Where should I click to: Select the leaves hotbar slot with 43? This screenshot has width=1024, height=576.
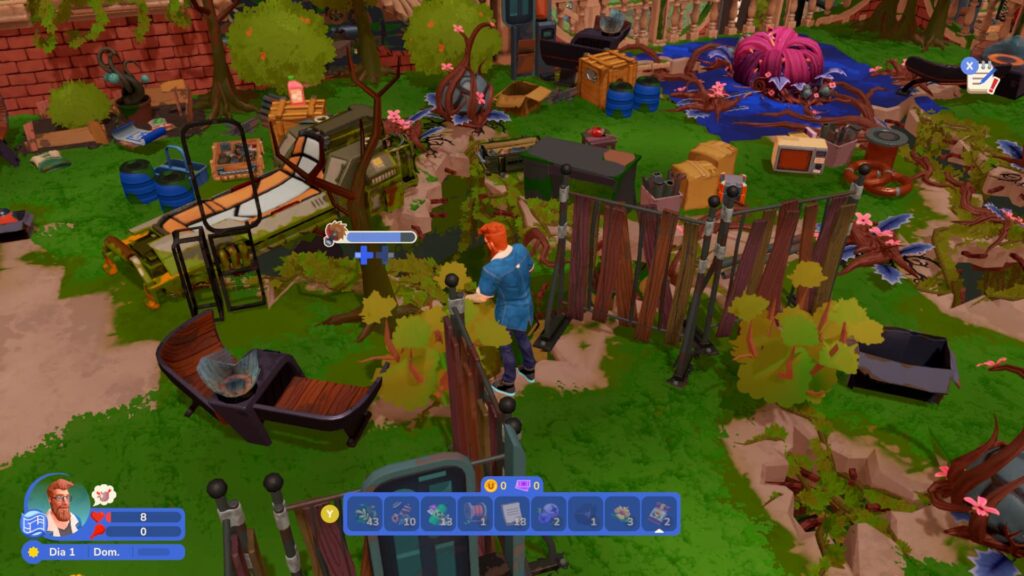365,513
